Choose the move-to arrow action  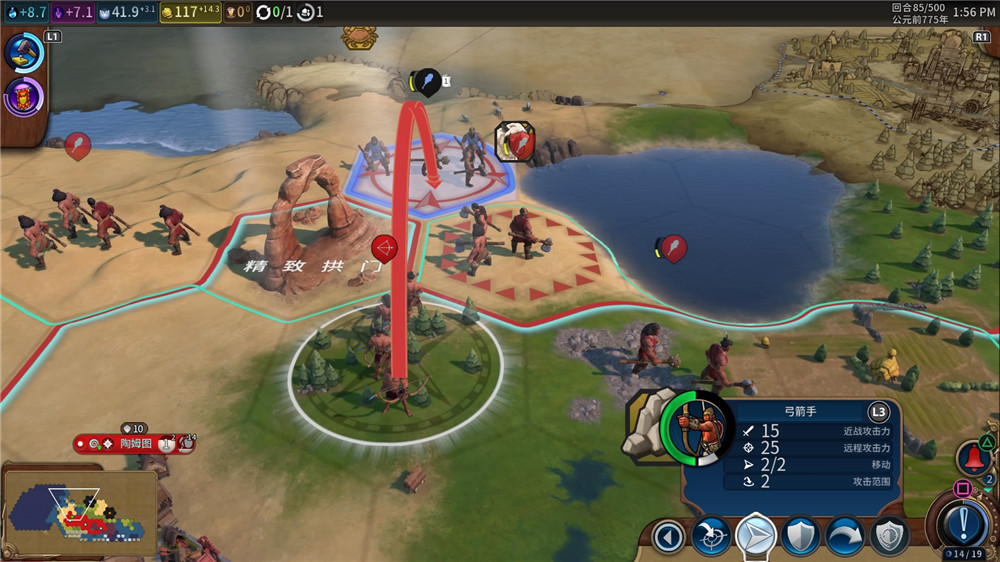pyautogui.click(x=756, y=536)
